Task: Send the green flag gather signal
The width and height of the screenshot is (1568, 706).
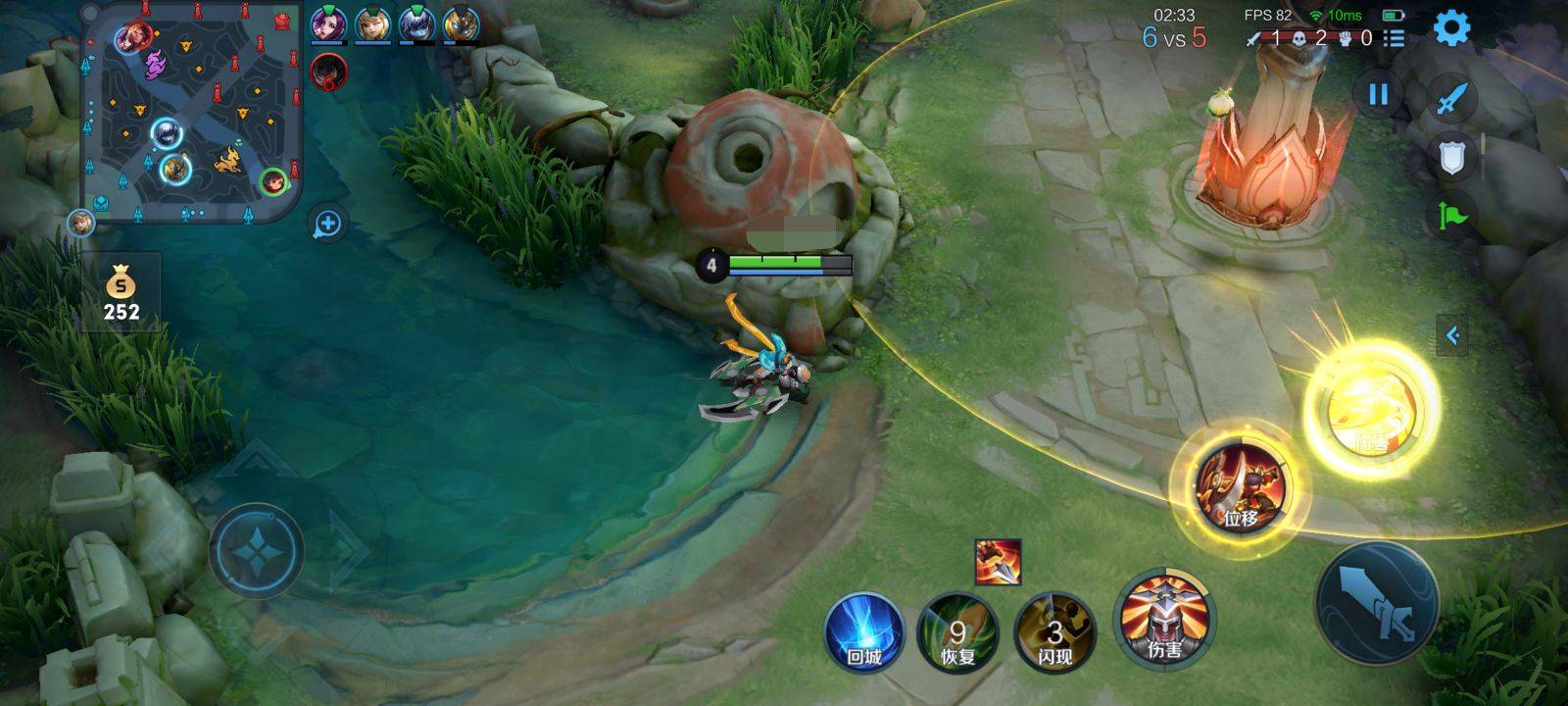Action: [1453, 215]
